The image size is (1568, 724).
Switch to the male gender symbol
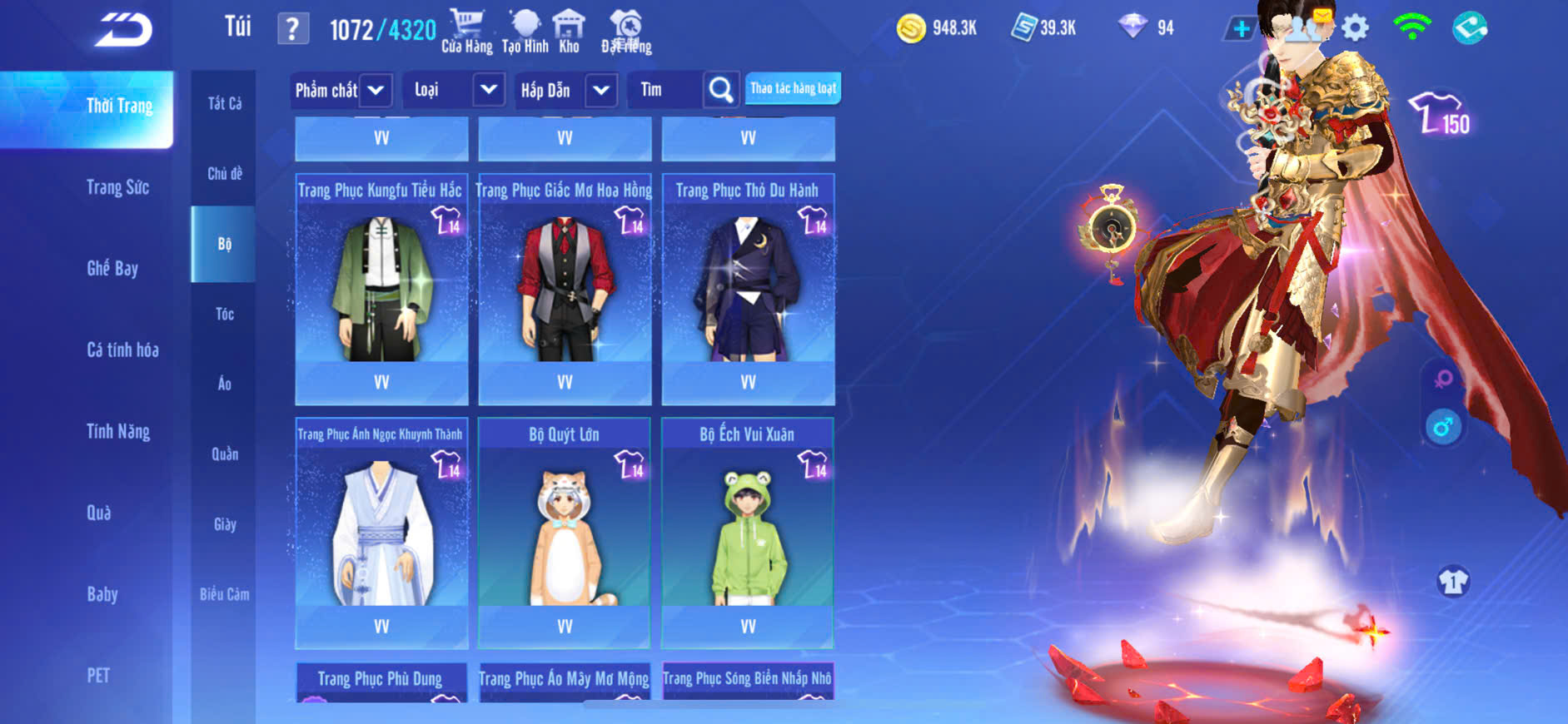click(x=1443, y=427)
